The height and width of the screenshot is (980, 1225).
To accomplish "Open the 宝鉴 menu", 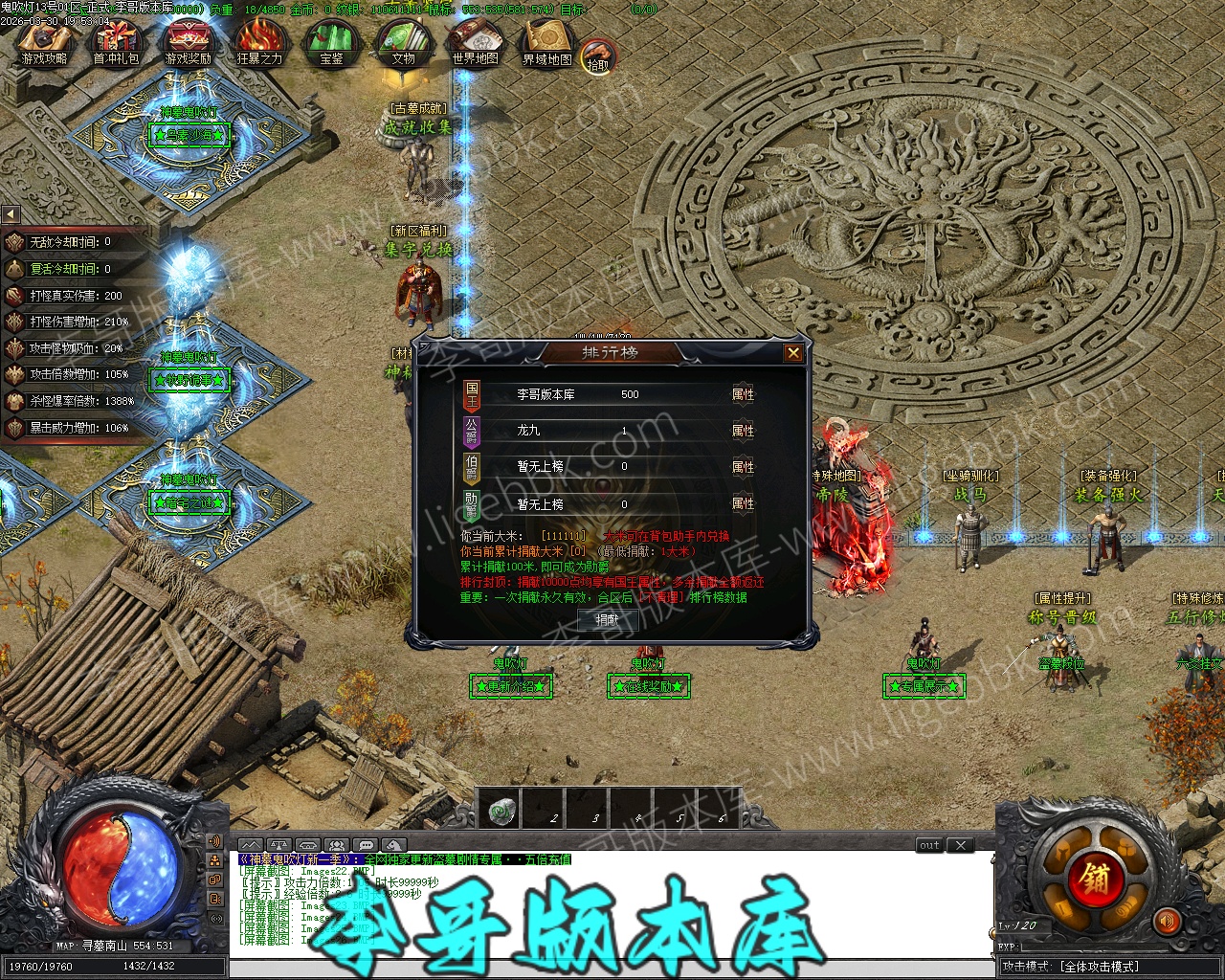I will point(331,42).
